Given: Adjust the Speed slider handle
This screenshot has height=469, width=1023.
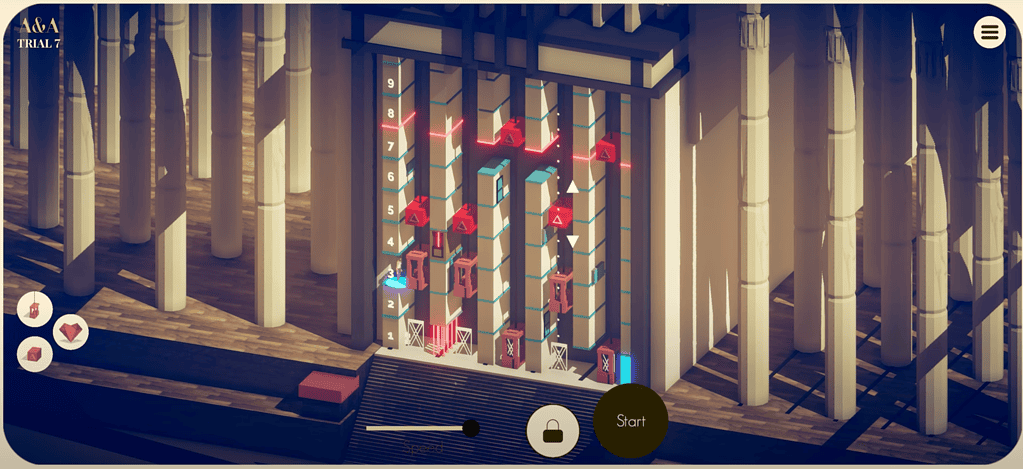Looking at the screenshot, I should [471, 428].
